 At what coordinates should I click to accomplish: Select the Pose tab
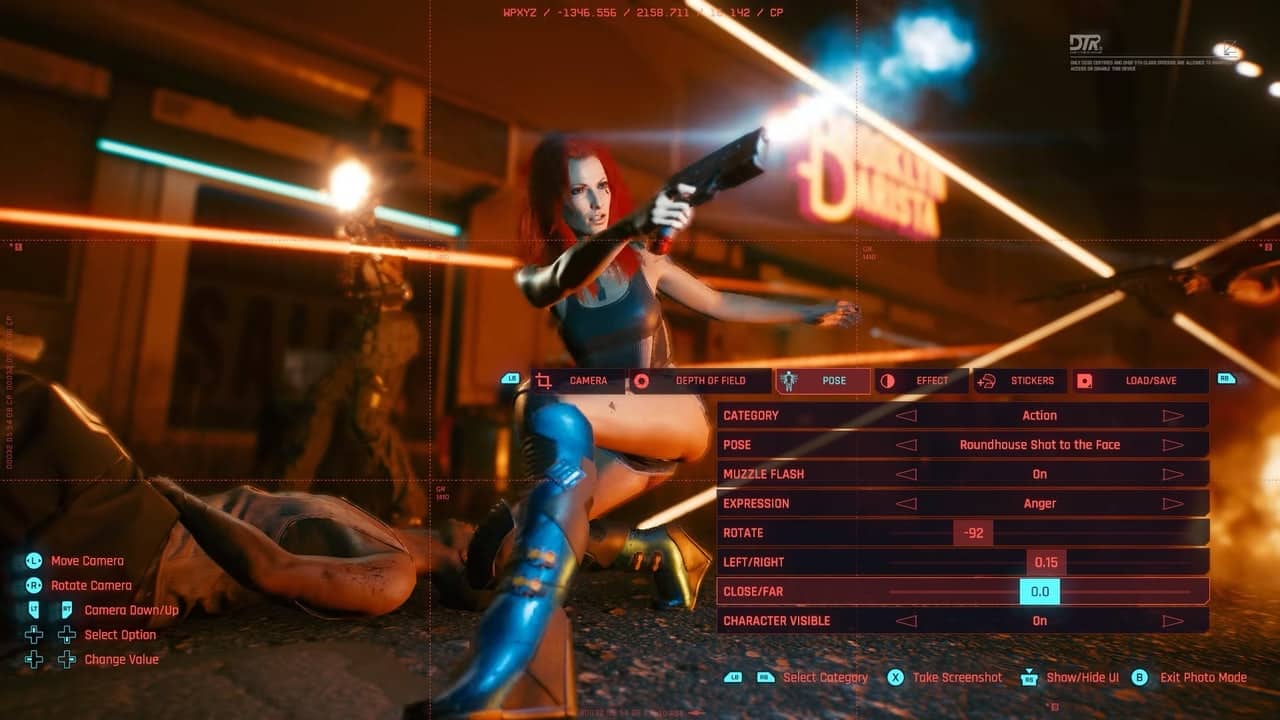click(x=823, y=381)
